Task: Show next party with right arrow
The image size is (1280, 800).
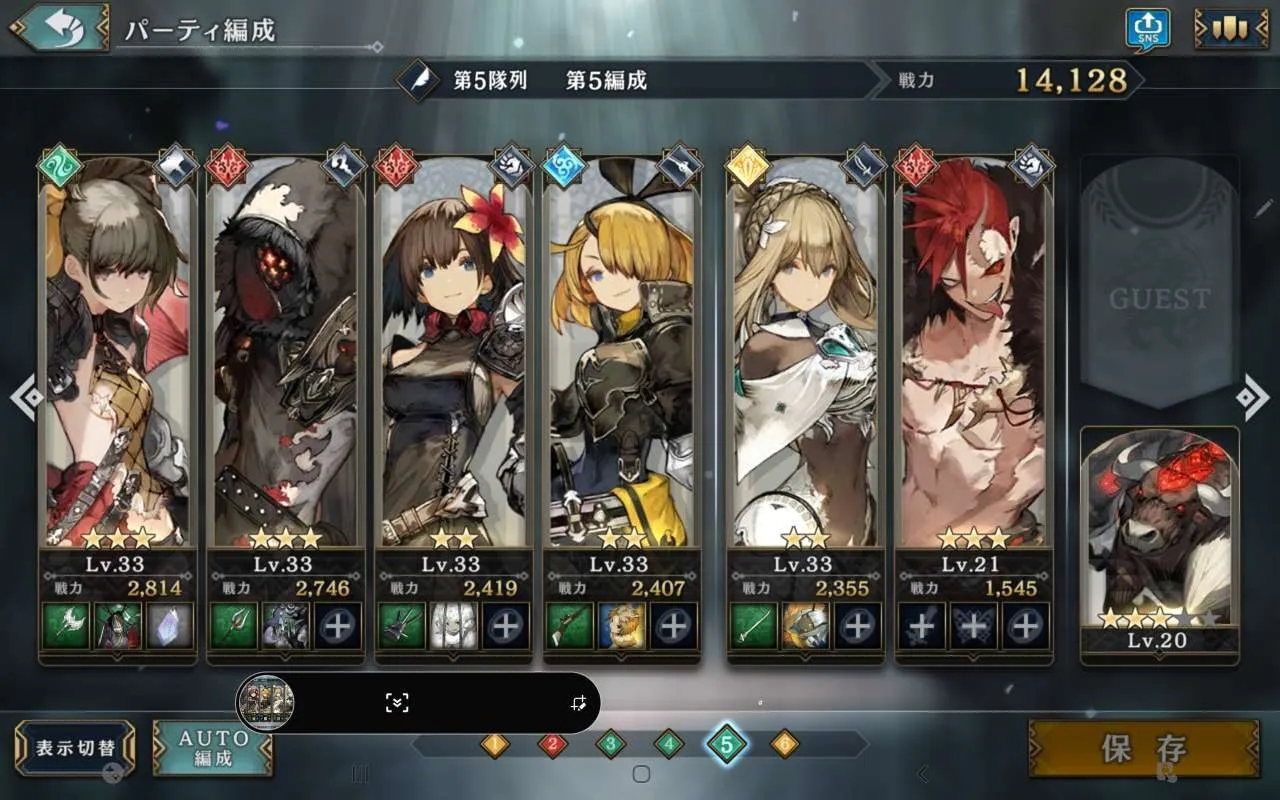Action: [x=1252, y=398]
